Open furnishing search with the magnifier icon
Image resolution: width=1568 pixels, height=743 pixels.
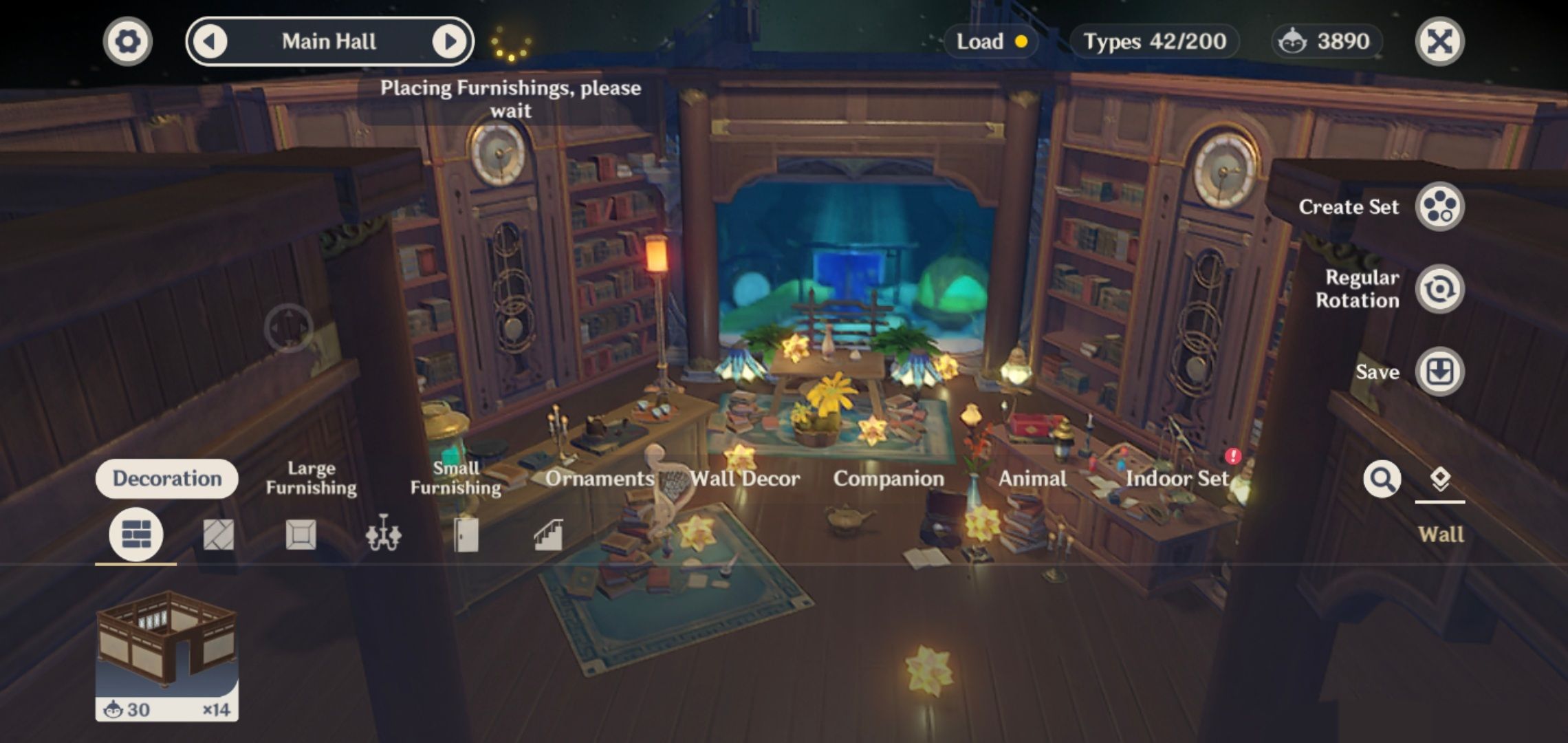coord(1383,480)
